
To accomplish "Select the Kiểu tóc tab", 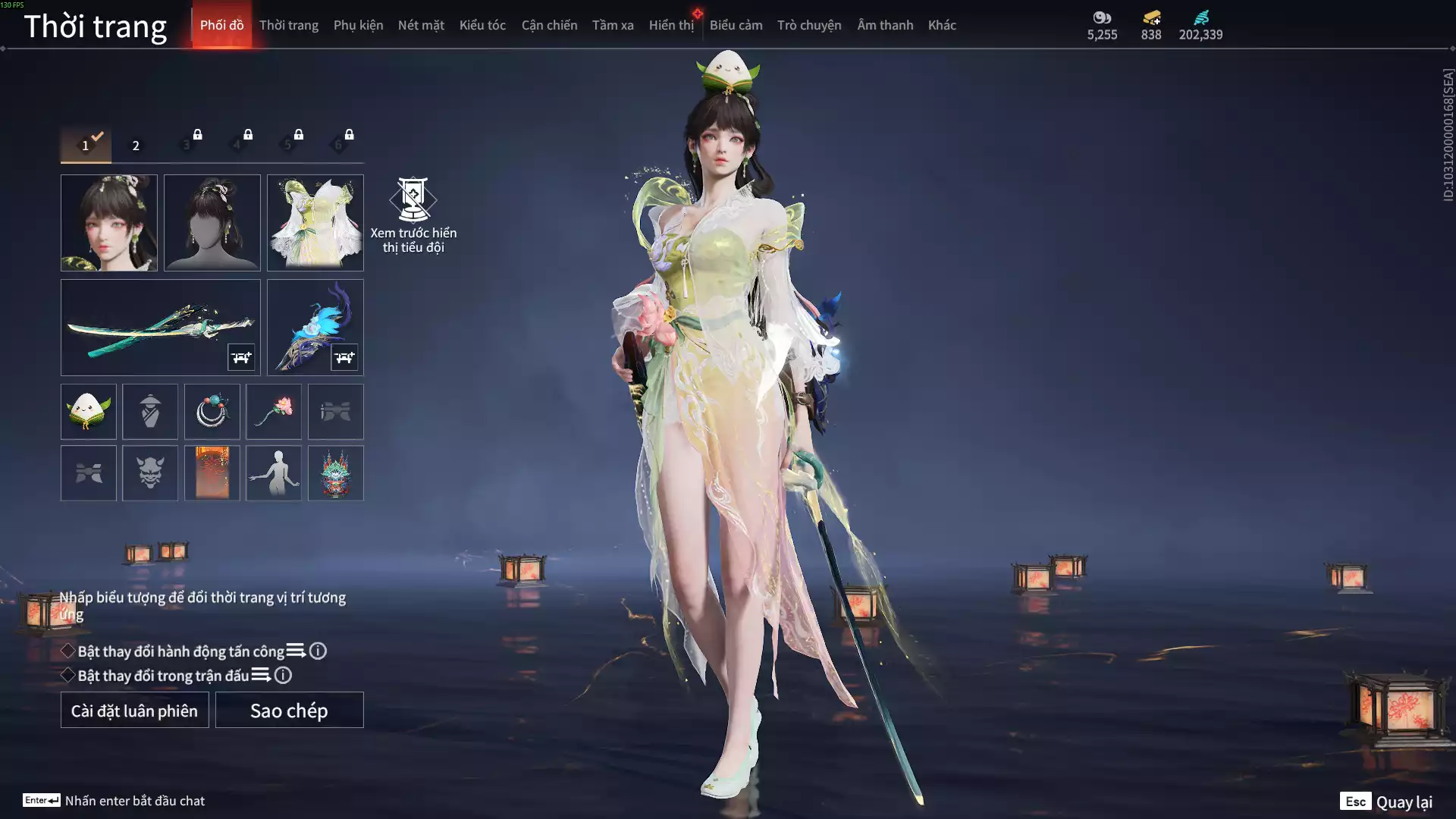I will coord(482,25).
